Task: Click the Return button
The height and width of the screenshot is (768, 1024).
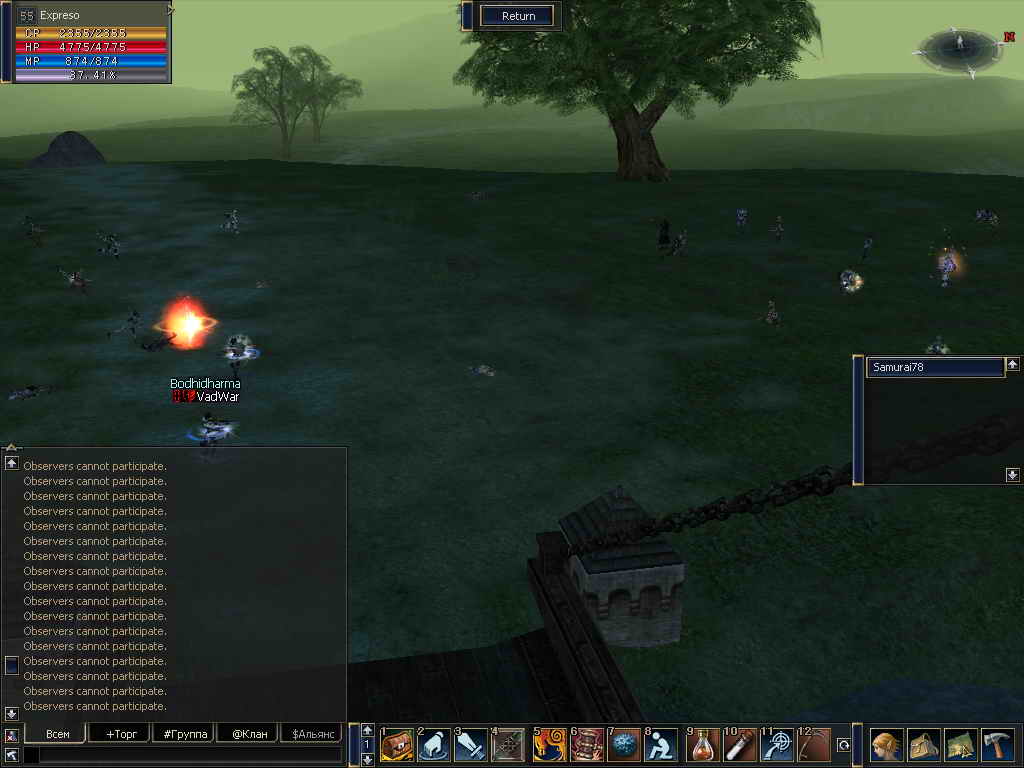Action: click(518, 16)
